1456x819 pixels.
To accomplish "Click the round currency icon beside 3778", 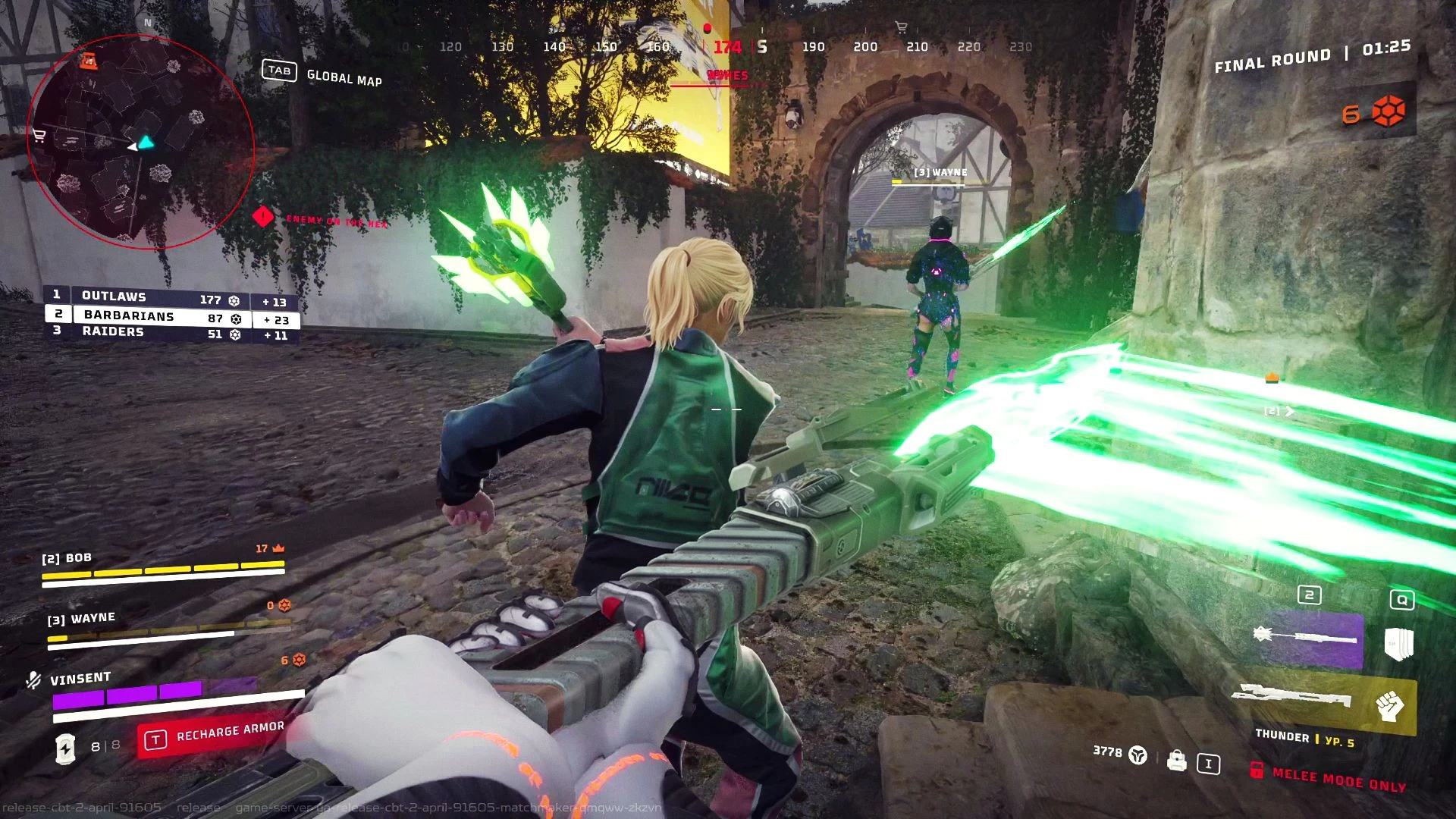I will (1137, 755).
